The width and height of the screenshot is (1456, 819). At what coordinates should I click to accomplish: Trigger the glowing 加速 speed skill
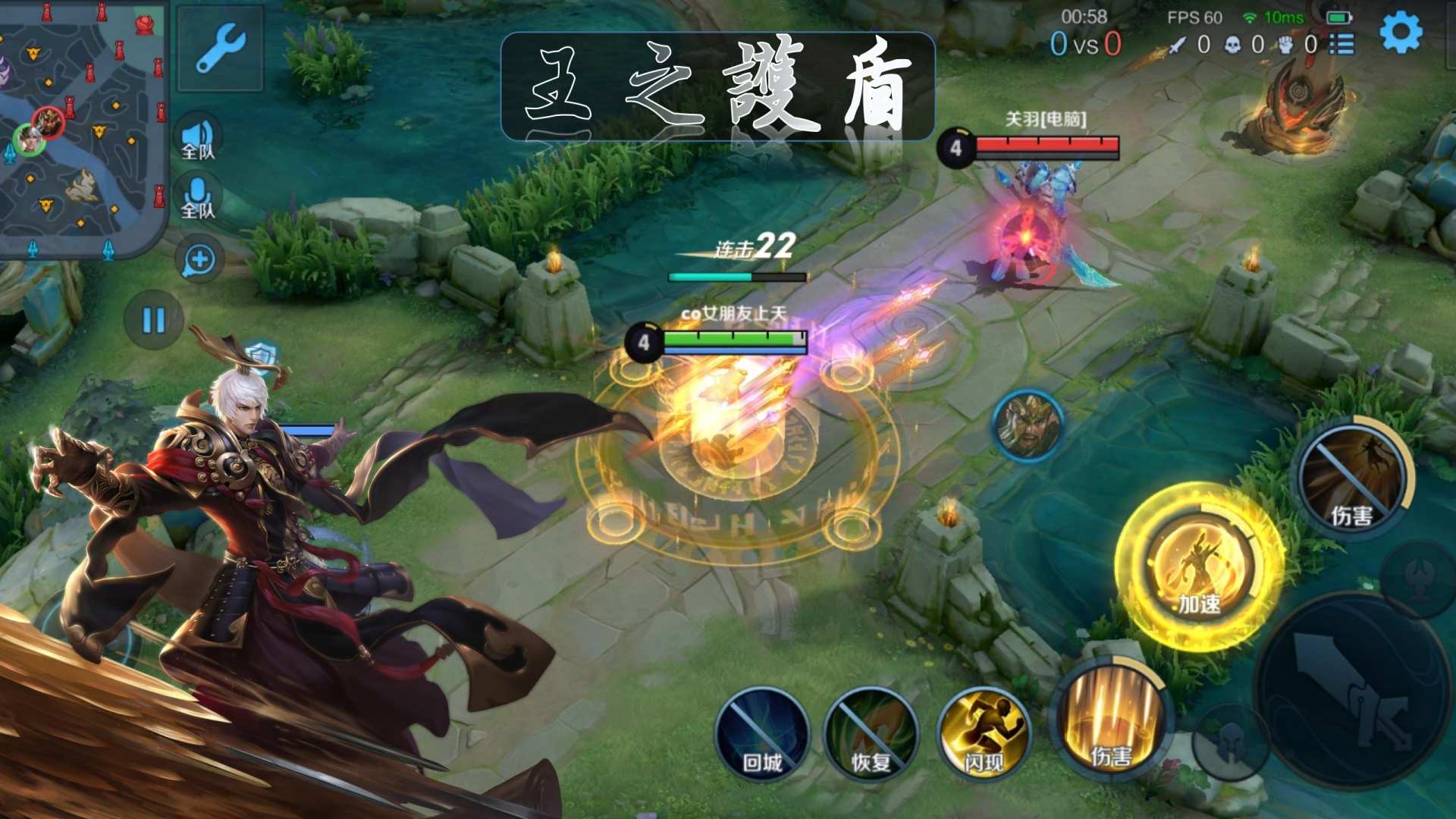(1199, 566)
